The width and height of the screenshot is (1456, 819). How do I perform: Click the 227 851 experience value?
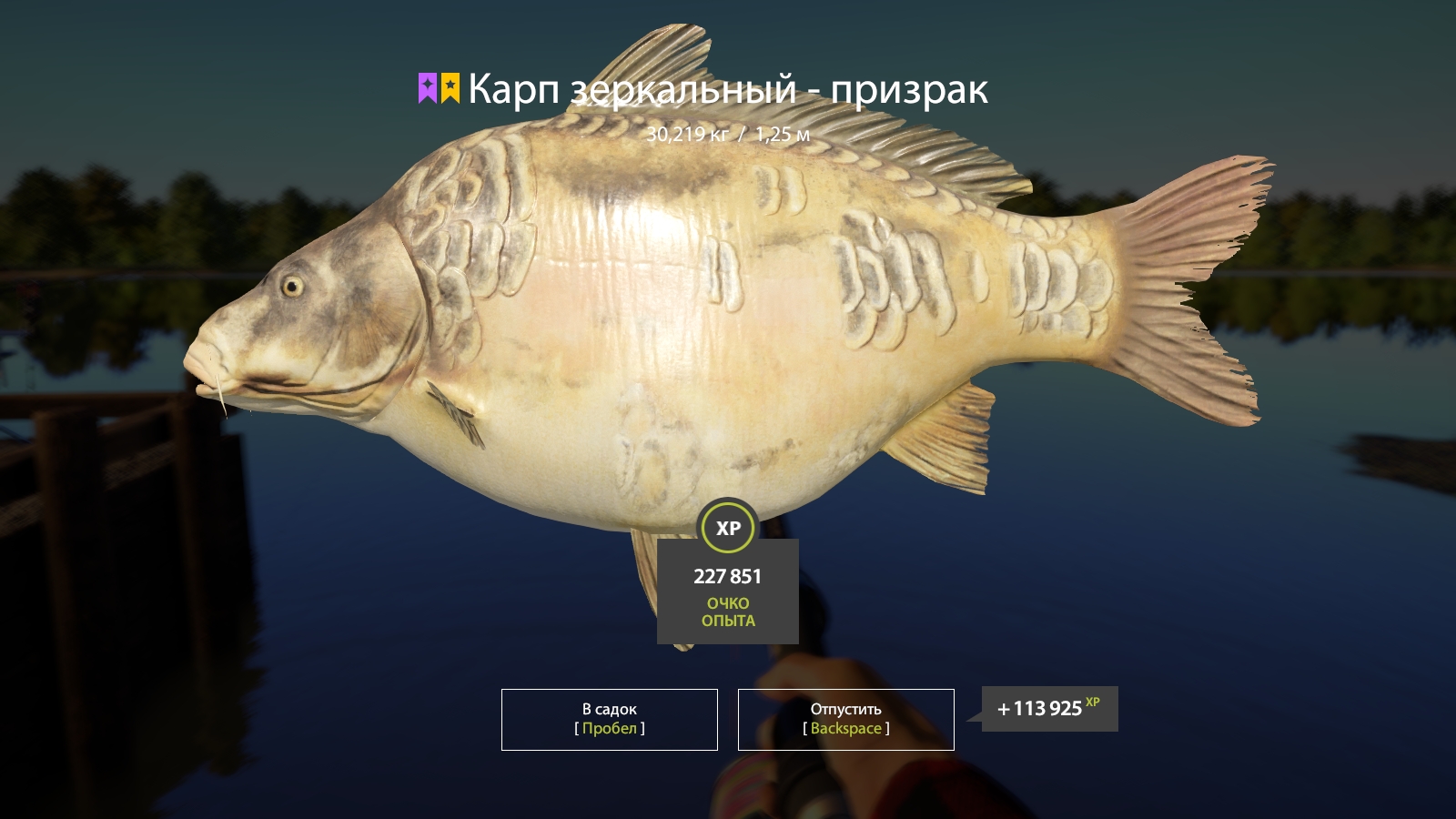coord(727,576)
